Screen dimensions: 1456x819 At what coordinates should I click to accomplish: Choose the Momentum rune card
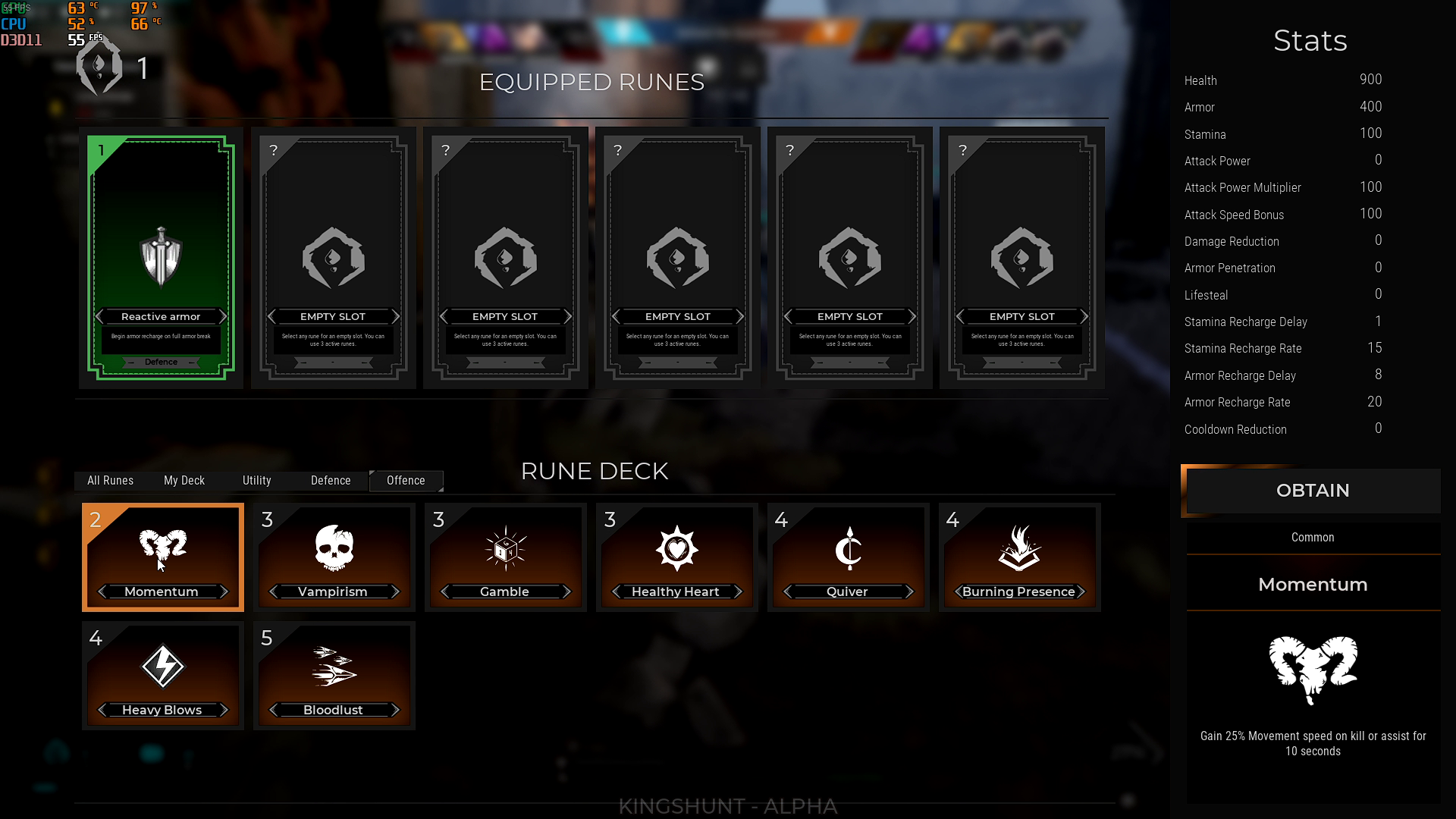coord(162,557)
